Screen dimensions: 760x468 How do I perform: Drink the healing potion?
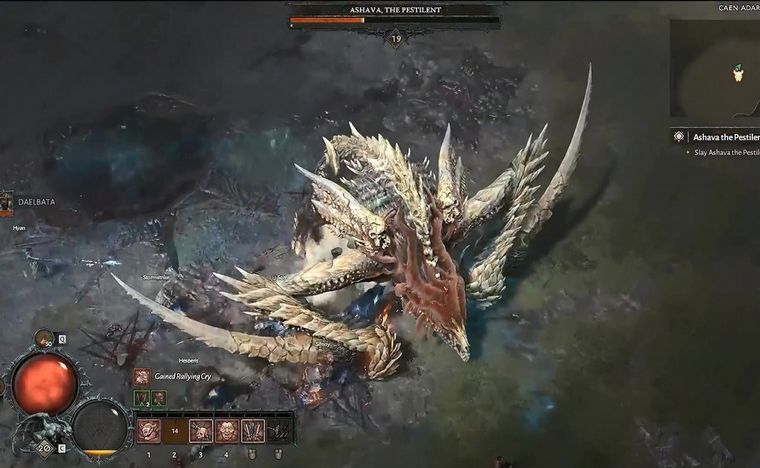click(x=45, y=340)
